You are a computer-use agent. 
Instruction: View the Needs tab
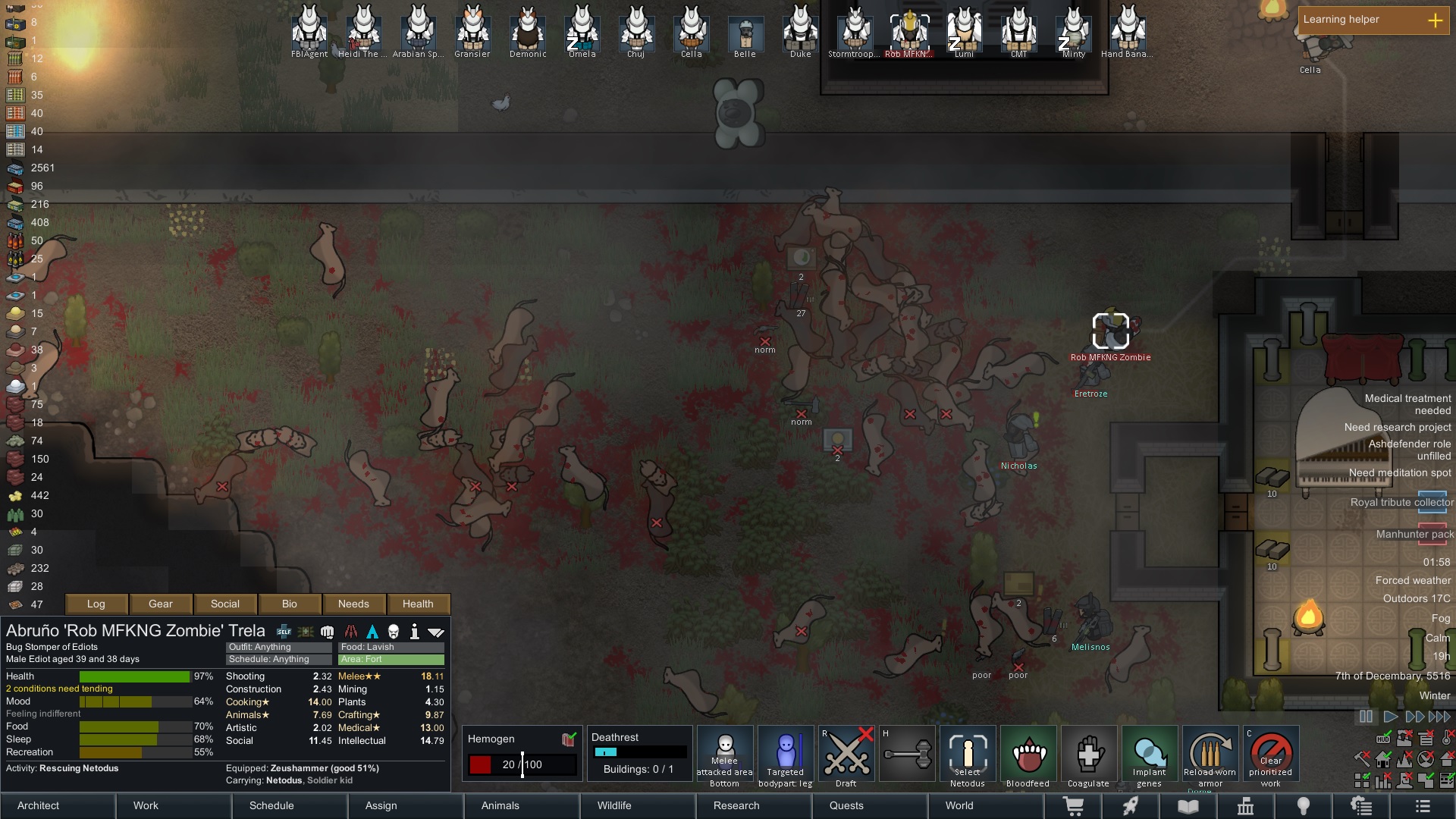pos(353,604)
